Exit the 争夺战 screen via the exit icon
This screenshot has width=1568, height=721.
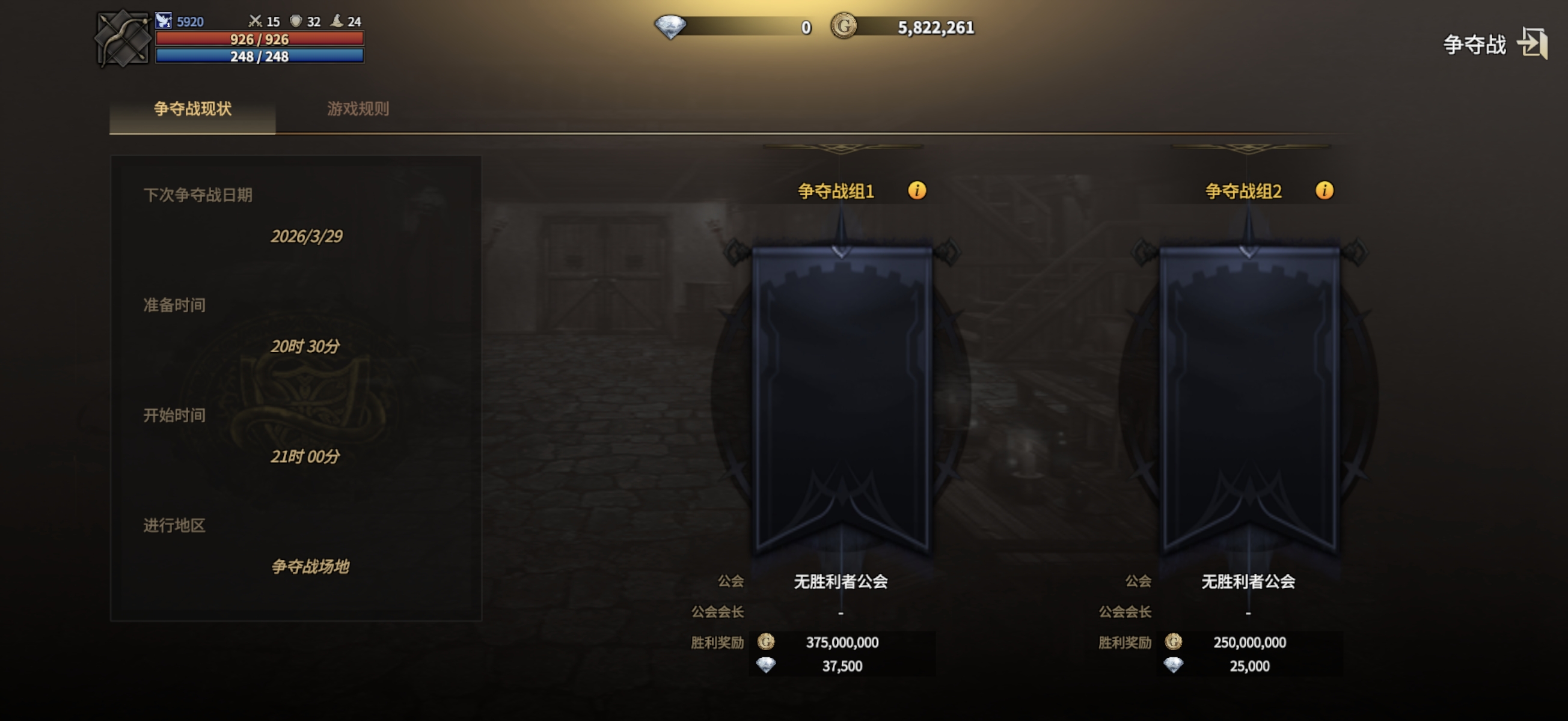click(x=1531, y=44)
